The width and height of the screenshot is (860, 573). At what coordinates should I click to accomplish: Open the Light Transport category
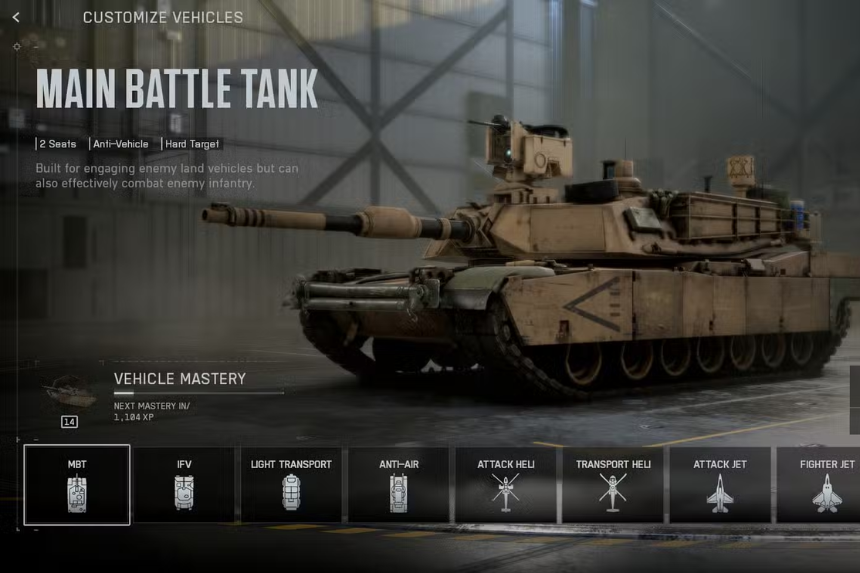pos(291,485)
